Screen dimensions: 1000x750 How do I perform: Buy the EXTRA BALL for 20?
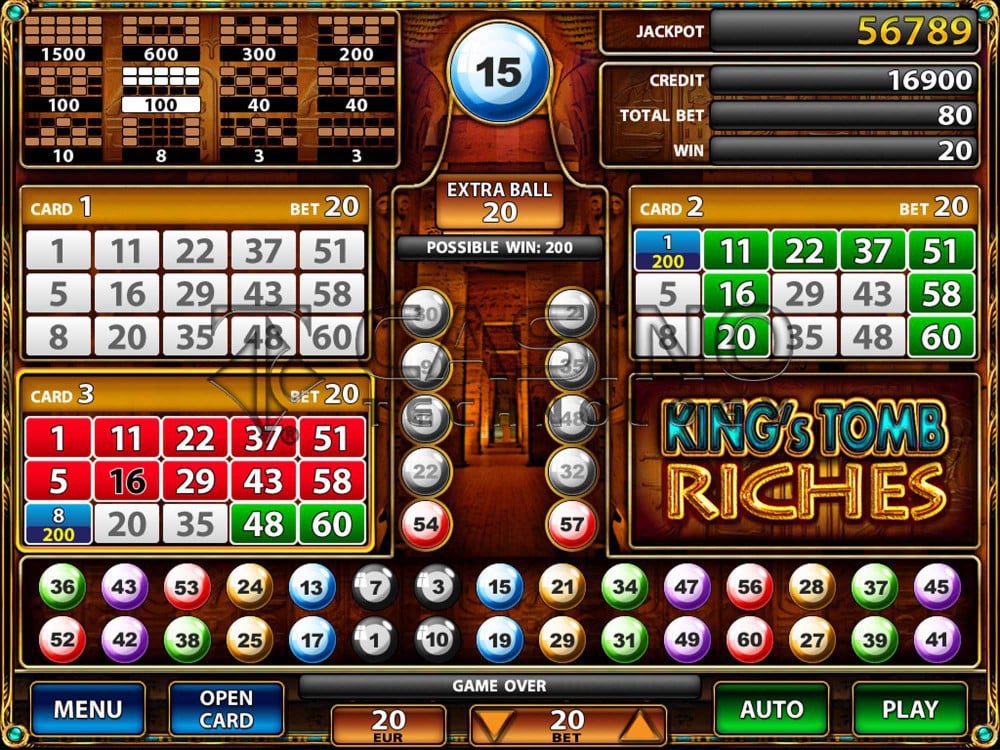tap(499, 200)
